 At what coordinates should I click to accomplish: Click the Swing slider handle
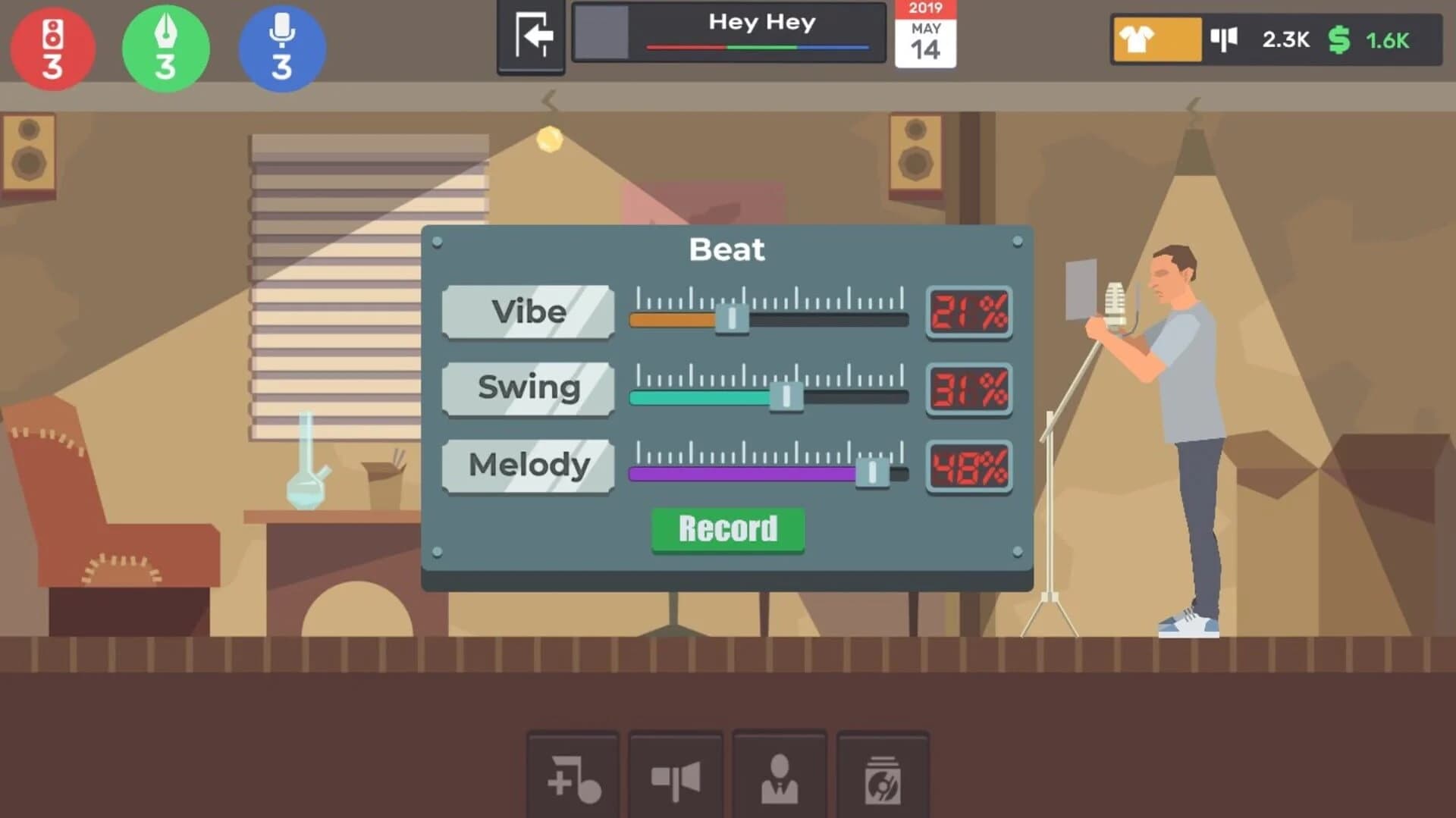[x=786, y=396]
